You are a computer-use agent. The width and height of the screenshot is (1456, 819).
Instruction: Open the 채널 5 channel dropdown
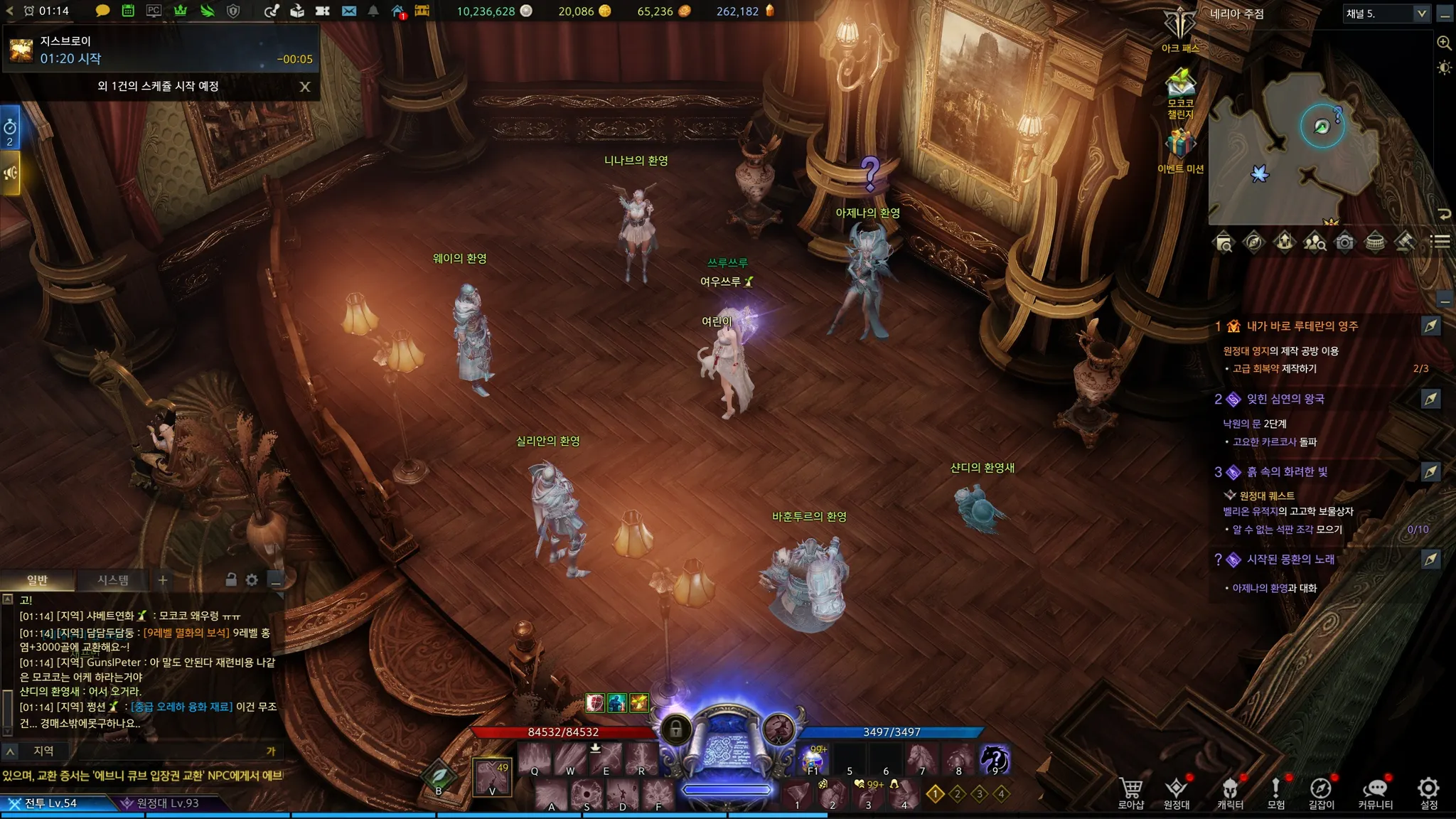[x=1386, y=14]
